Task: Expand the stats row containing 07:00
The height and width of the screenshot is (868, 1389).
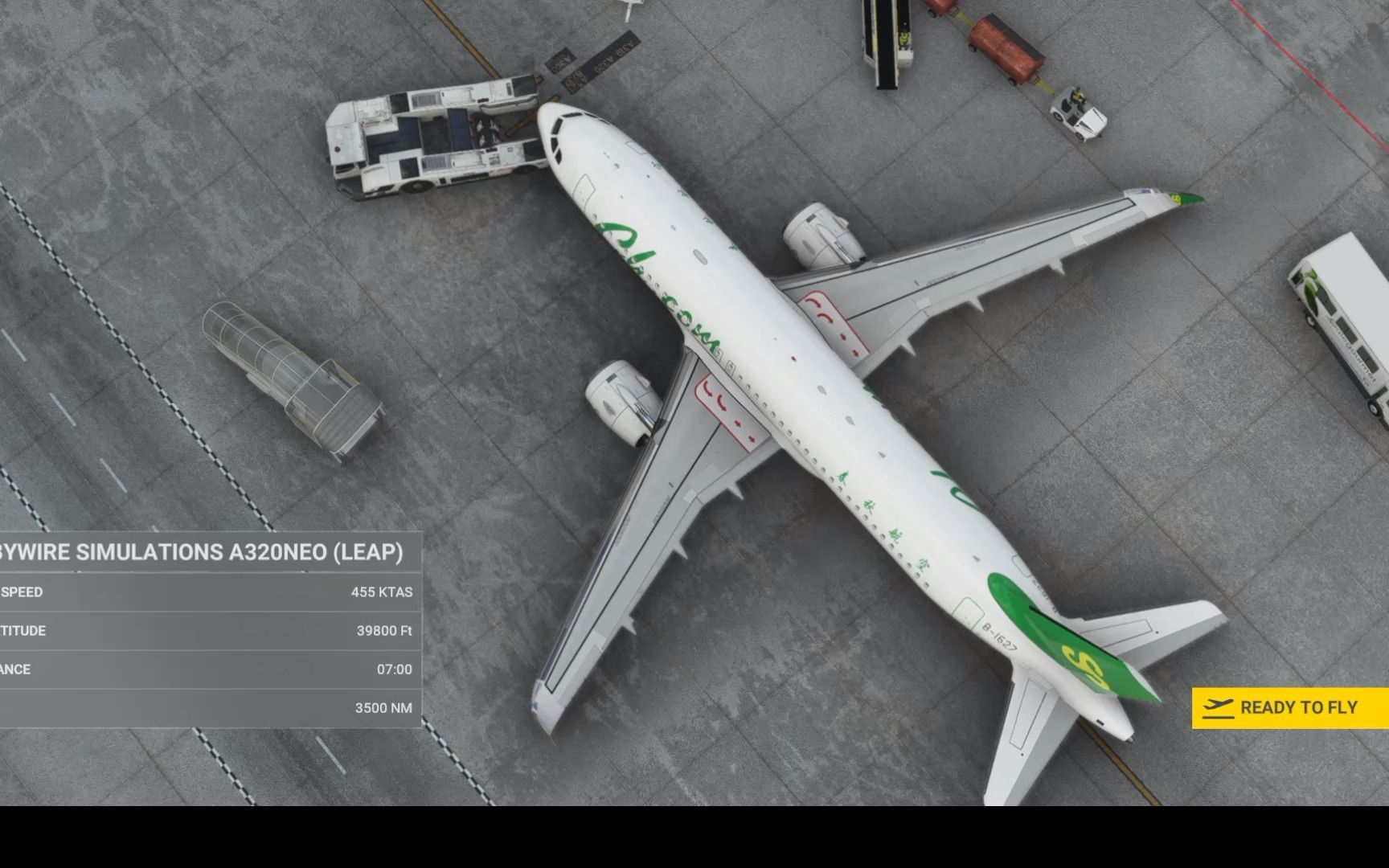Action: tap(209, 669)
